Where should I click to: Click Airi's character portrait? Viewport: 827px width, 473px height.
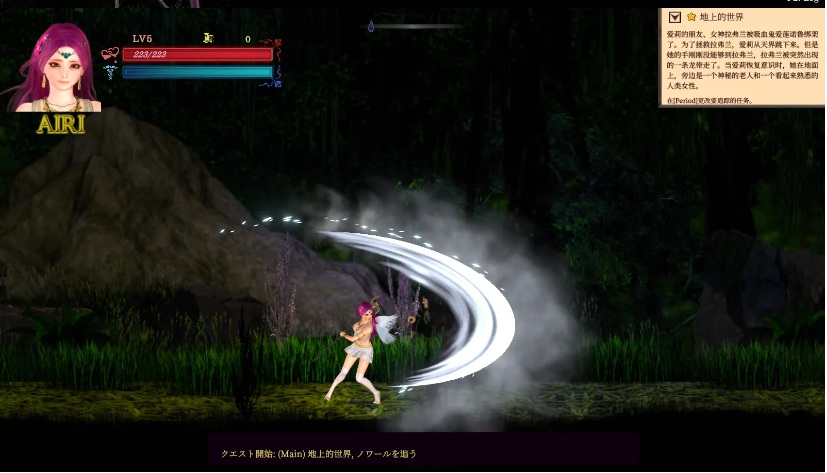pos(57,68)
